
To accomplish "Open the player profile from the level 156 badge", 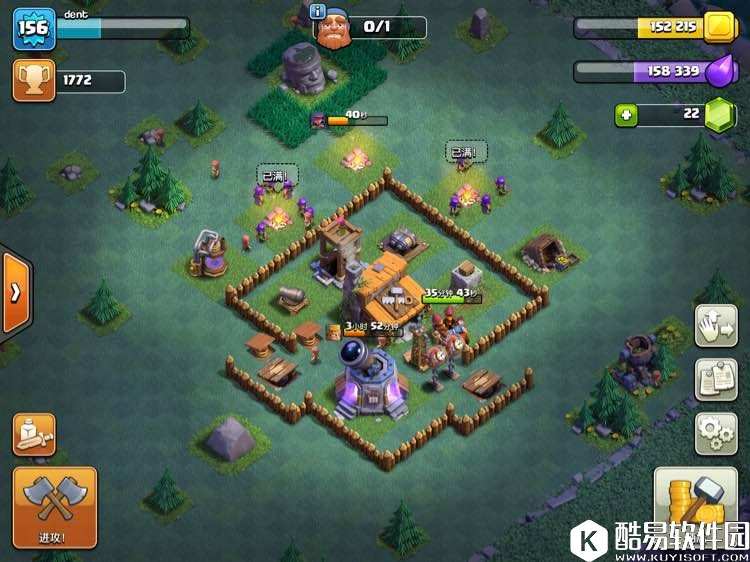I will click(x=31, y=29).
